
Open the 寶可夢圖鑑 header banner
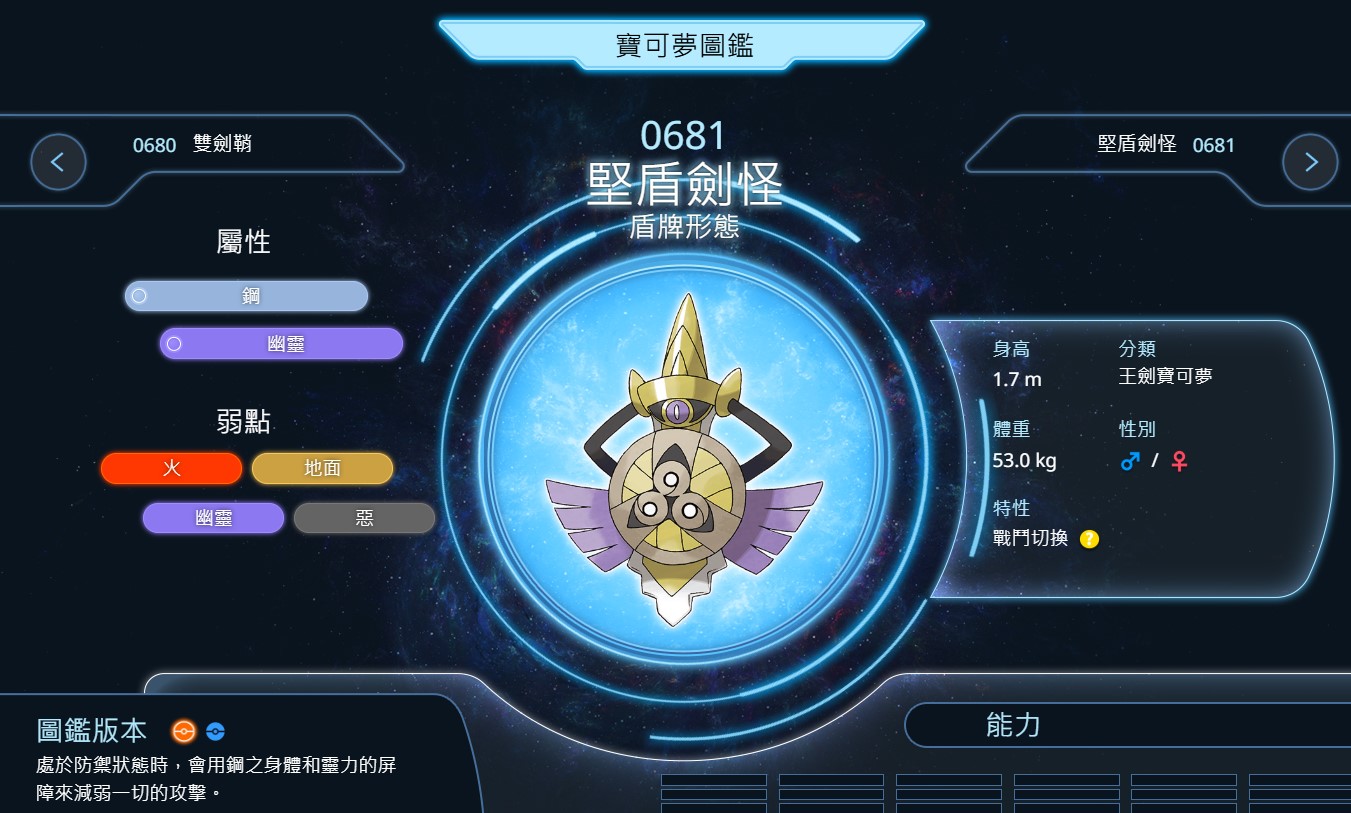[x=683, y=45]
